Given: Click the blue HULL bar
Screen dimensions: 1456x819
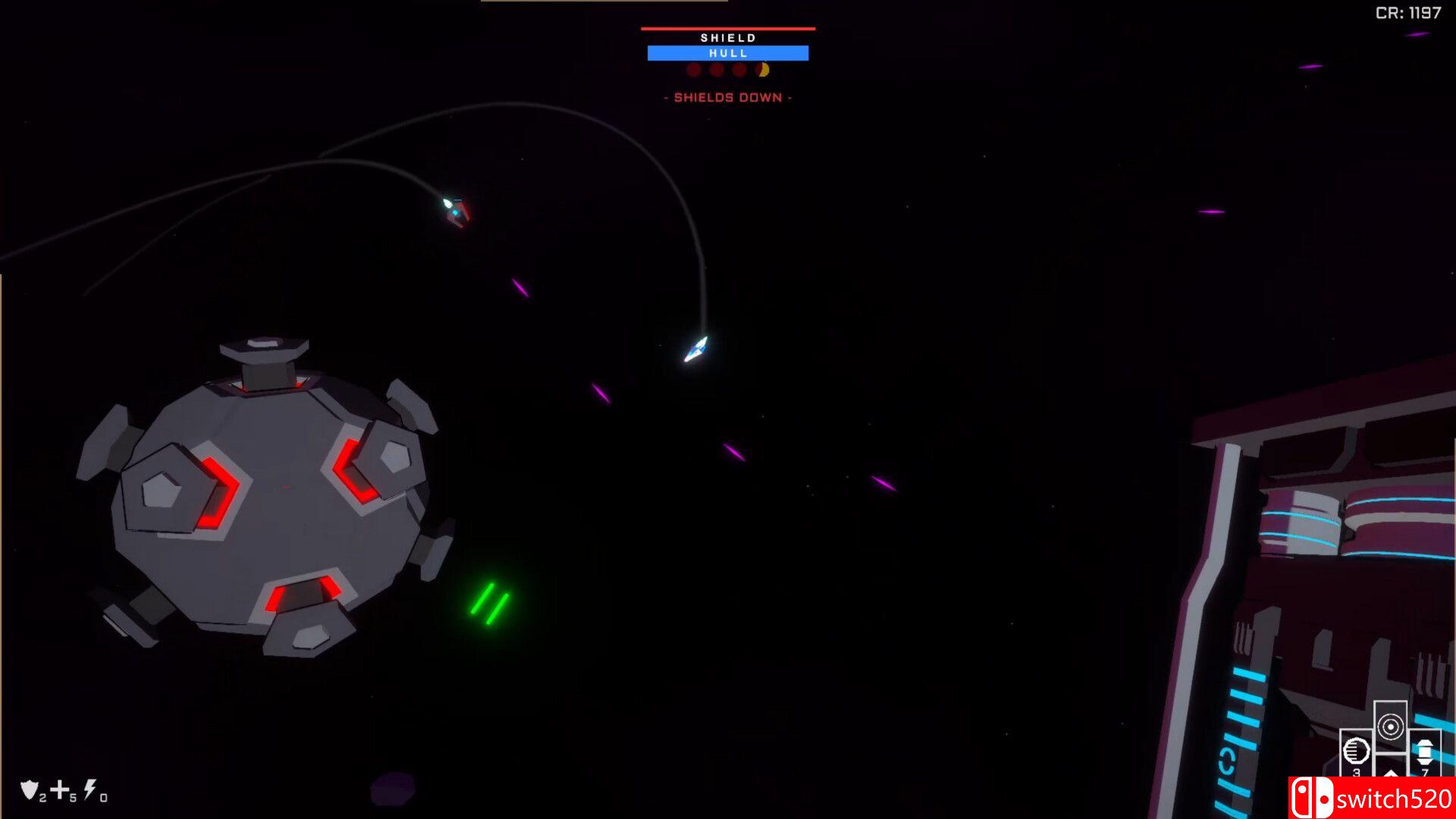Looking at the screenshot, I should (x=726, y=52).
